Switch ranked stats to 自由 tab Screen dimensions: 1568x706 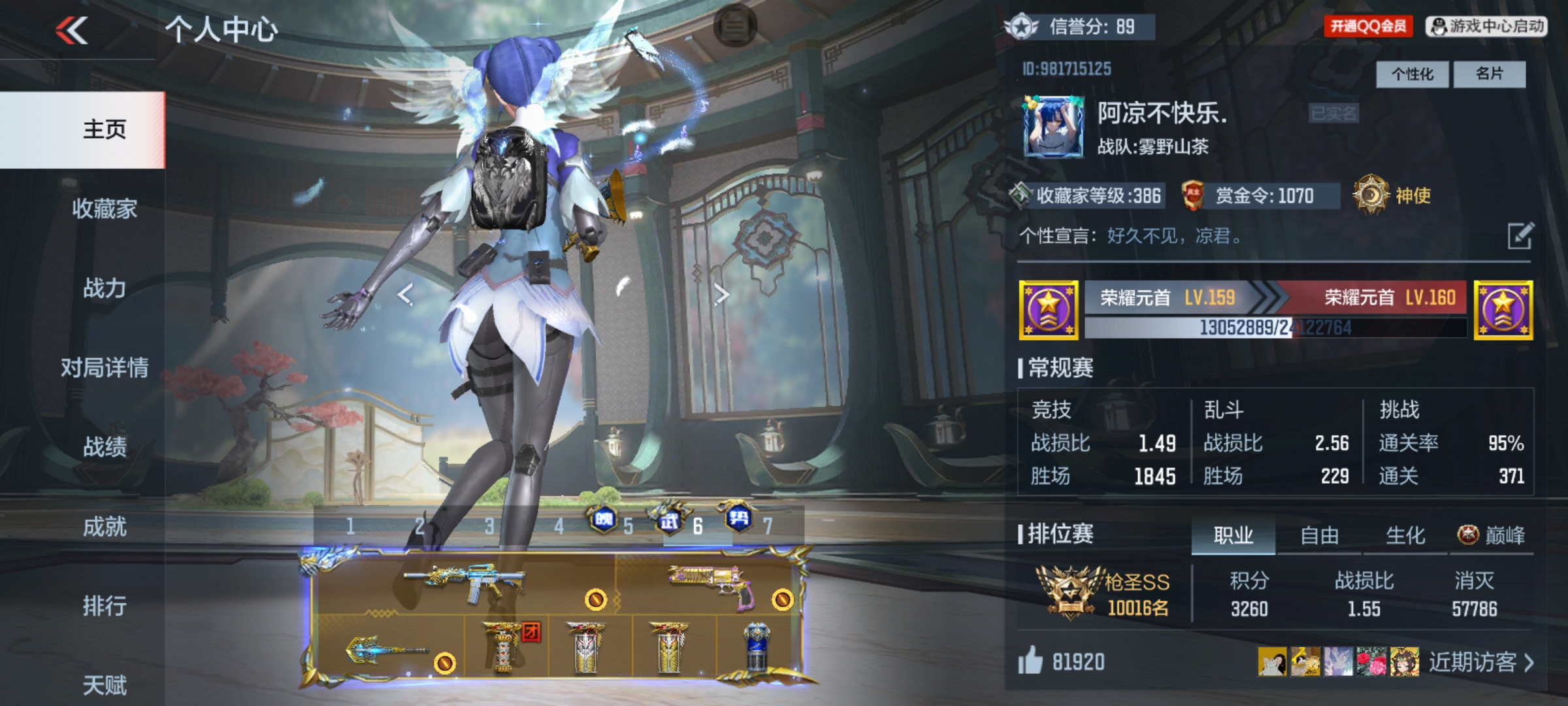pyautogui.click(x=1319, y=536)
